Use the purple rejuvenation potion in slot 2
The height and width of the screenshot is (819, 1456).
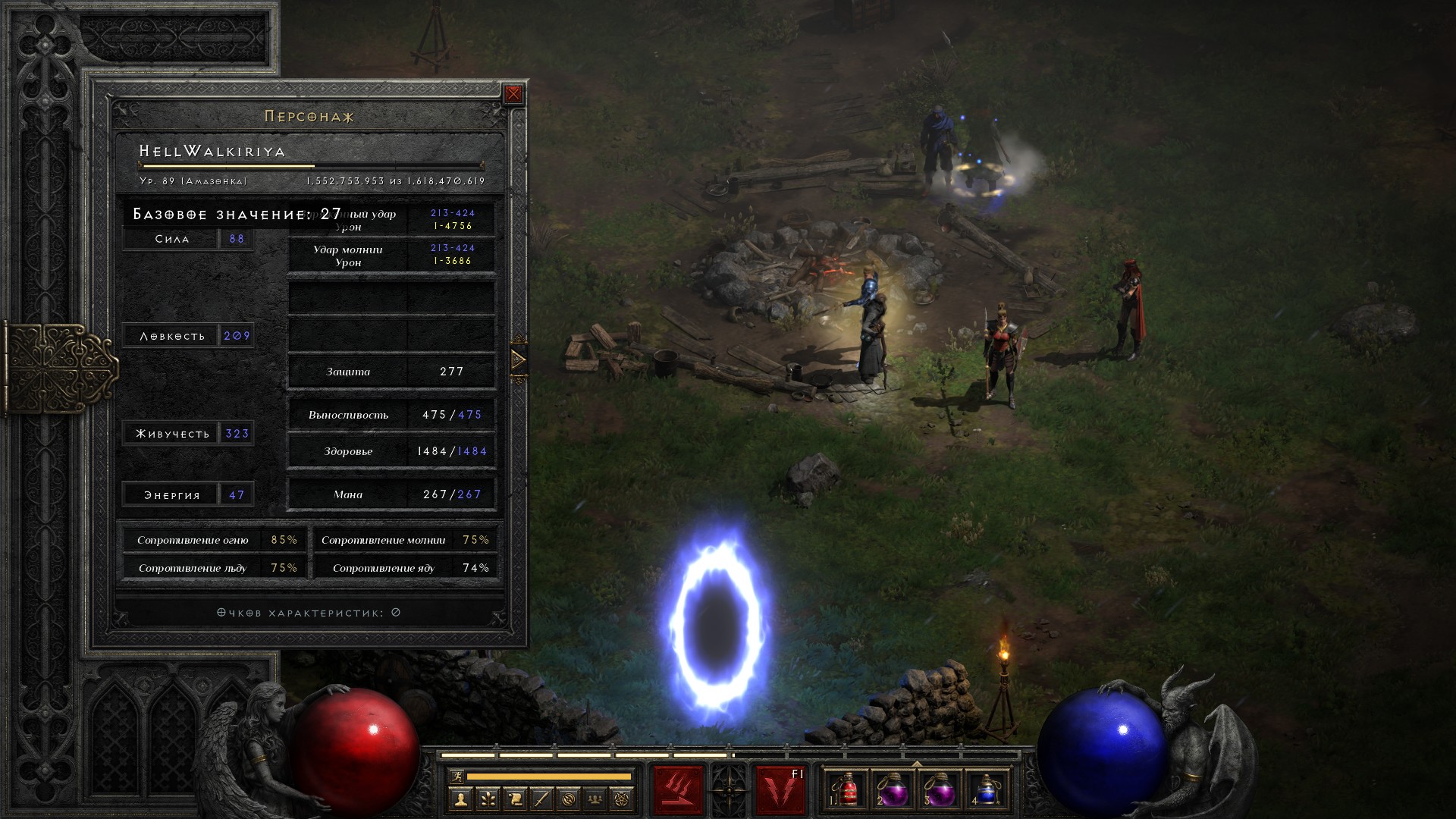tap(894, 790)
